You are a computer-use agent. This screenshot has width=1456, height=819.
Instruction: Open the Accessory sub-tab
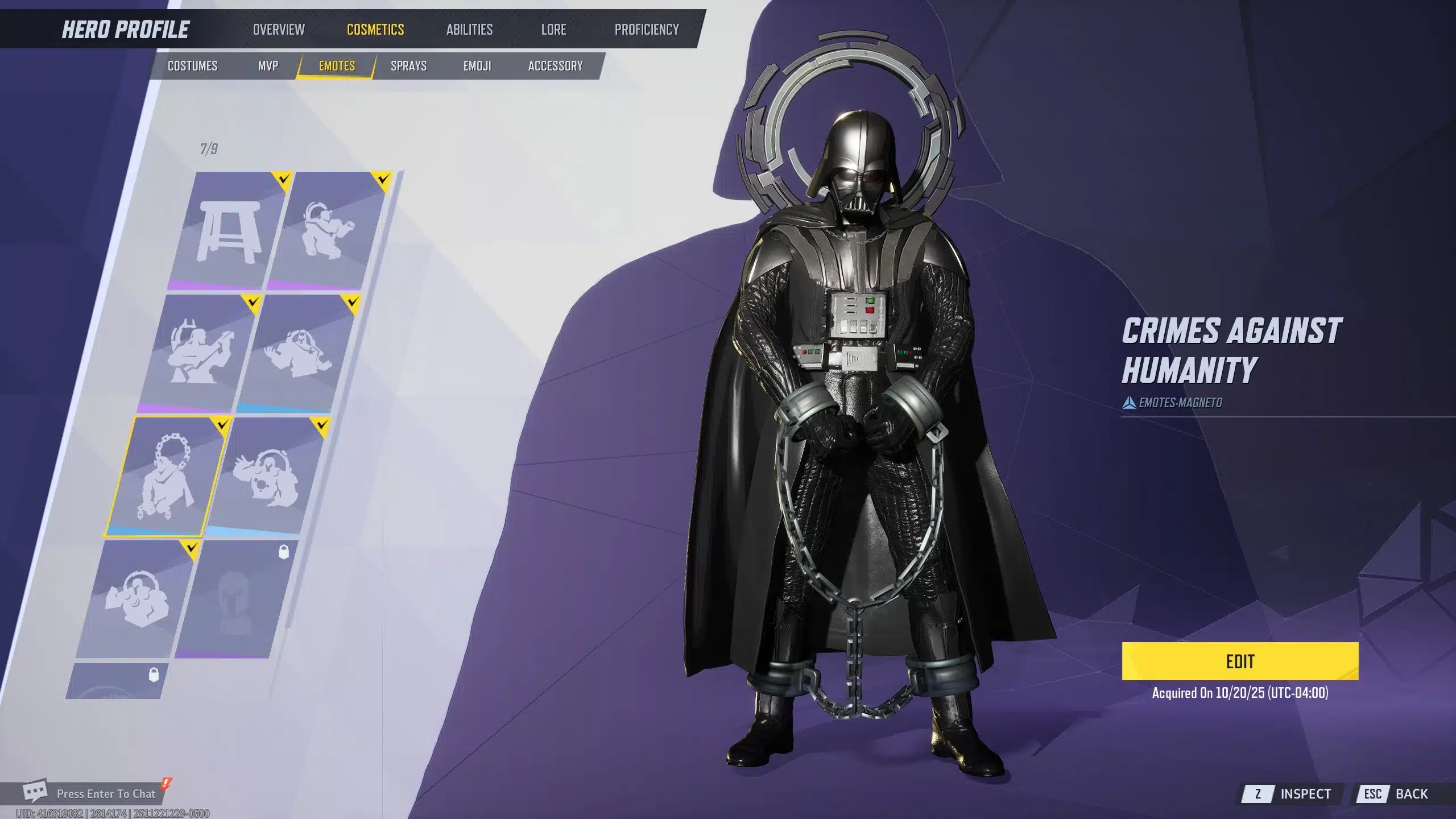click(x=555, y=66)
